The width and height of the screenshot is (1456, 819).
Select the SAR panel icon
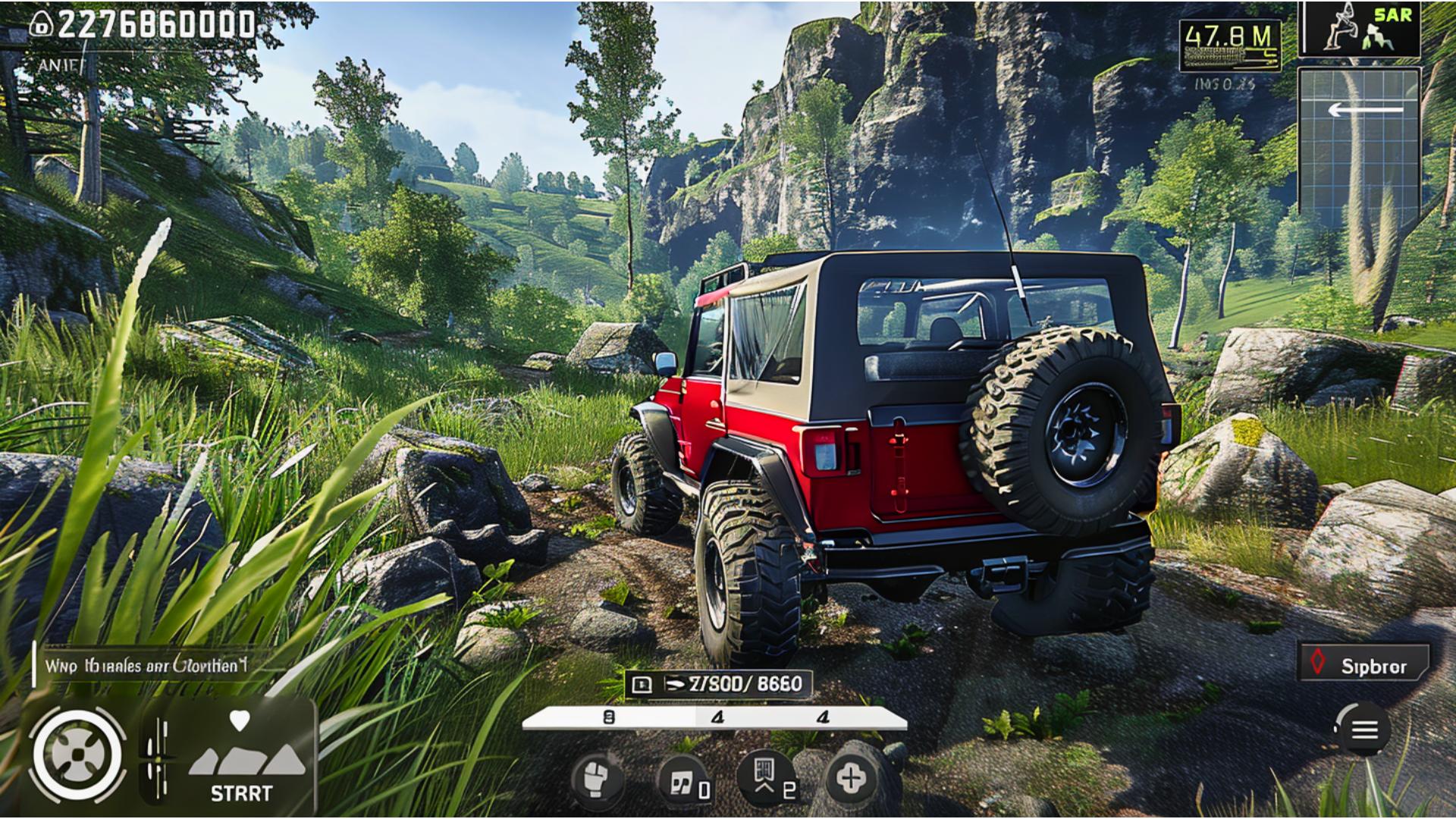[1360, 29]
